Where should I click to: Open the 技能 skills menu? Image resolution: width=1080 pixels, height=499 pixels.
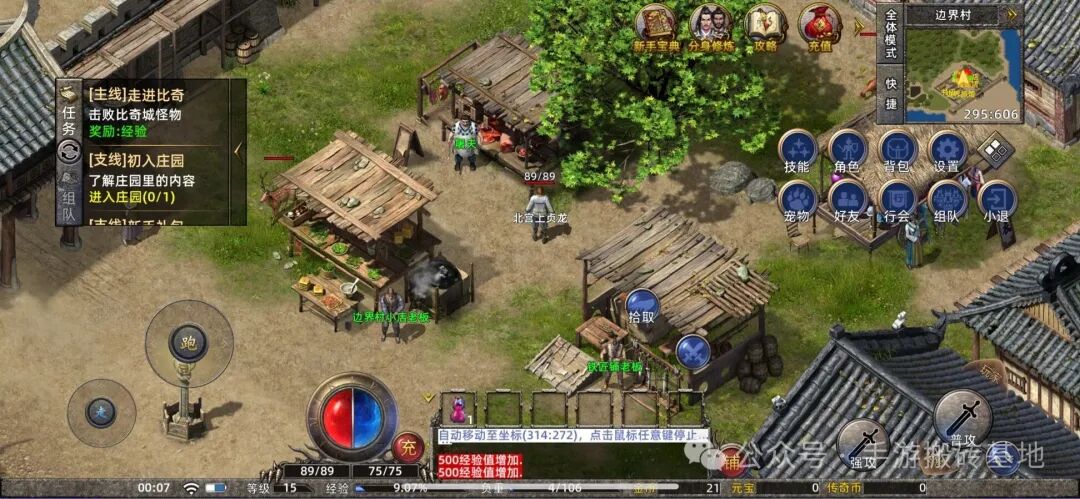point(797,150)
